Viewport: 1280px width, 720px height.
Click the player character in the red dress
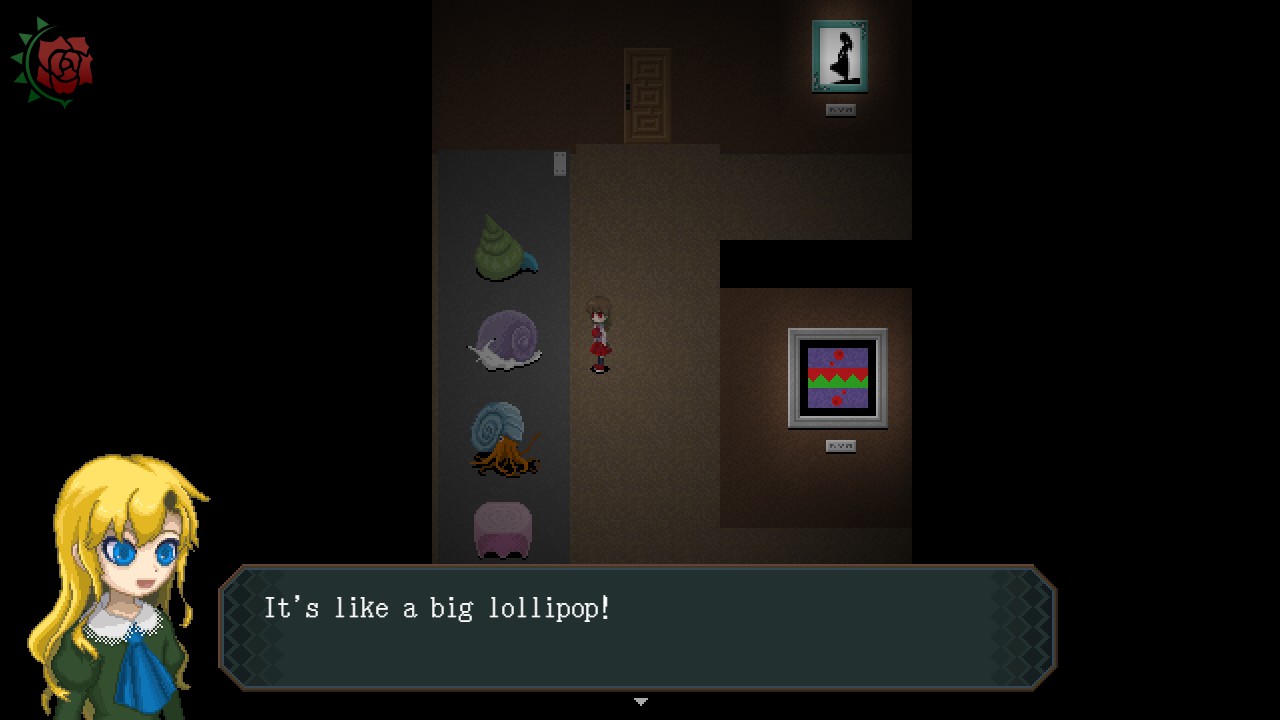(599, 335)
